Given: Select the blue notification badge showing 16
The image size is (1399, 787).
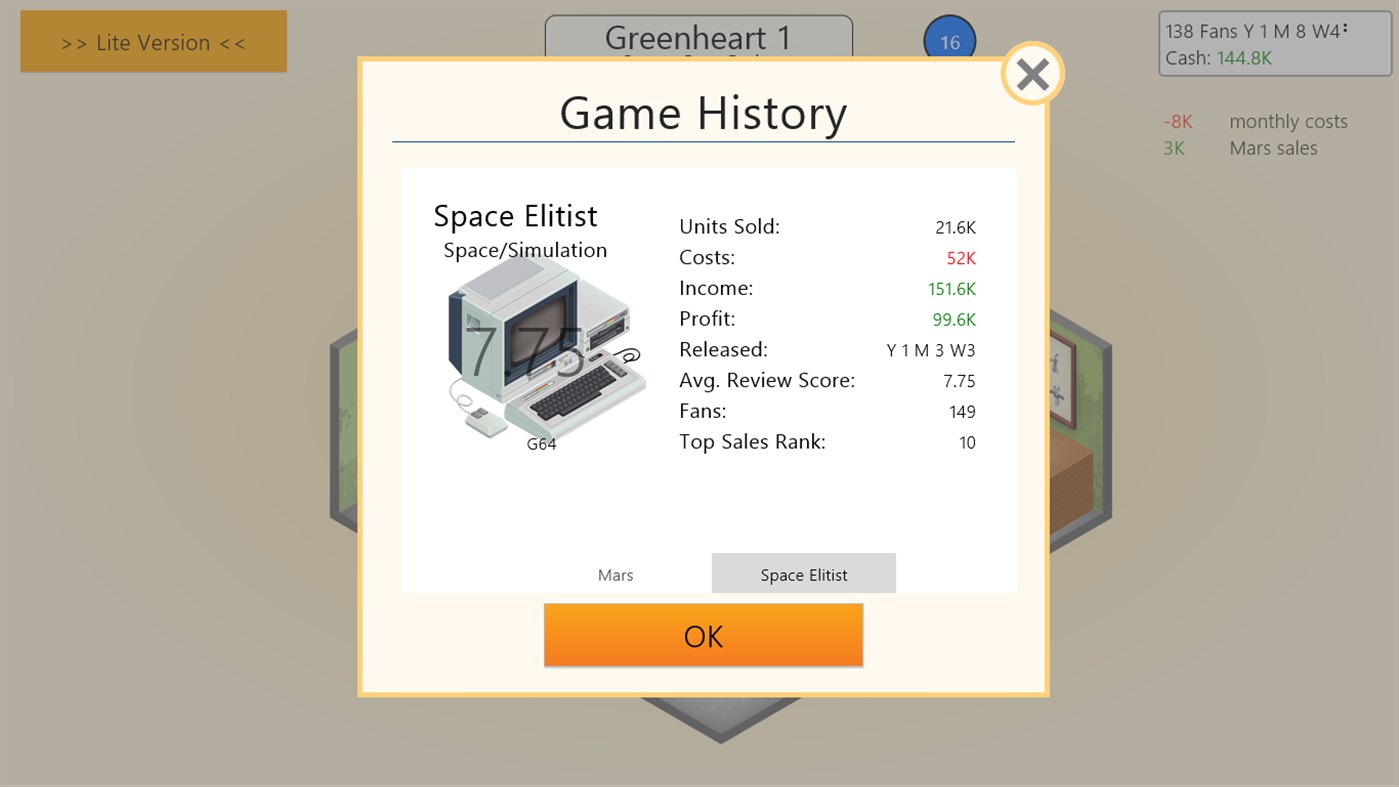Looking at the screenshot, I should (948, 41).
